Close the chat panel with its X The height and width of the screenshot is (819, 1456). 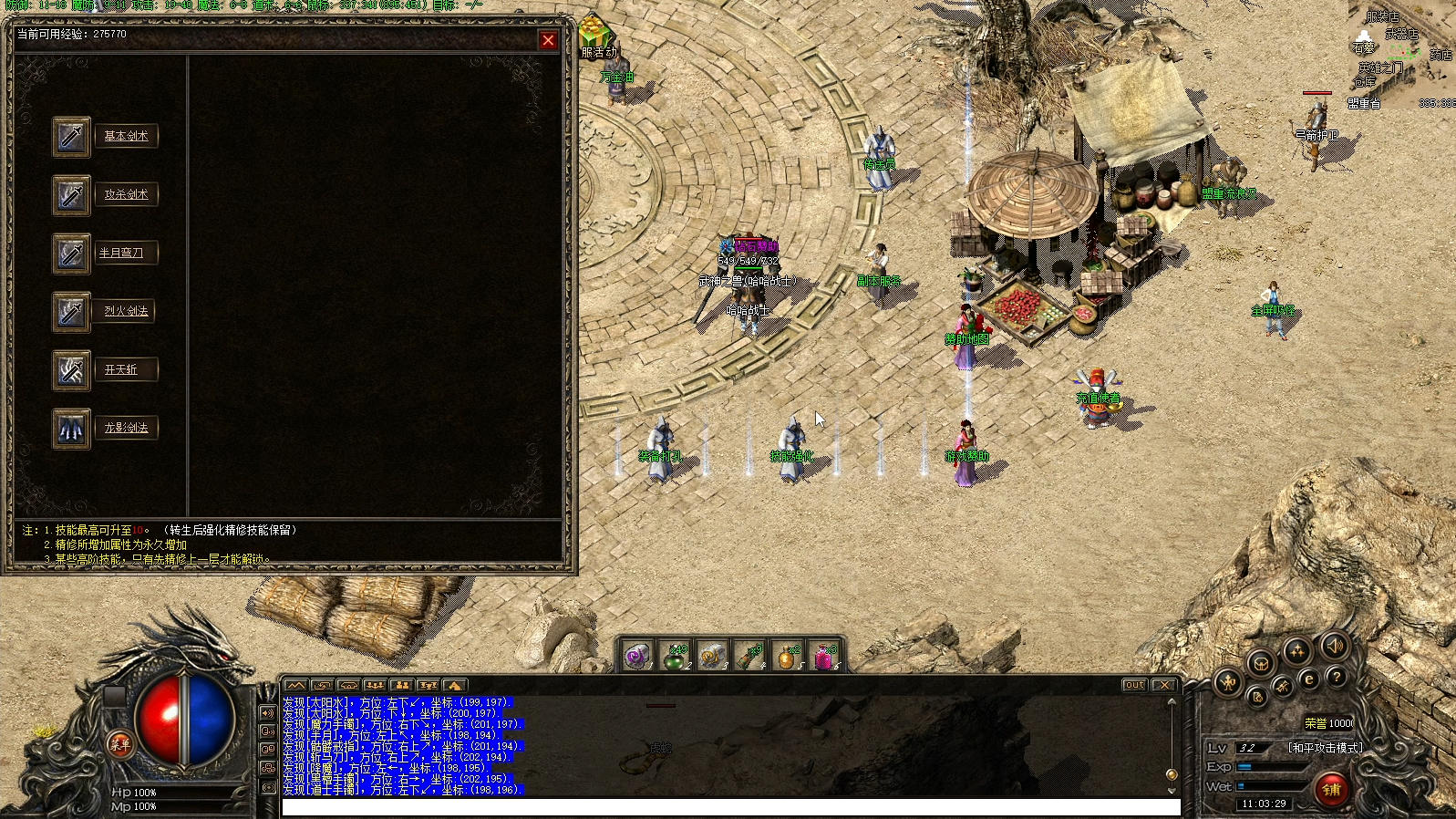[1163, 685]
